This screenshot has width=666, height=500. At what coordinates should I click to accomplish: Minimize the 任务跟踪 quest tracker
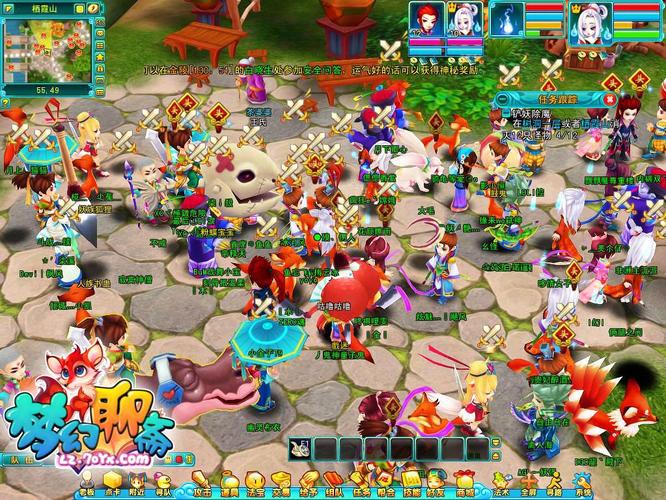tap(505, 97)
